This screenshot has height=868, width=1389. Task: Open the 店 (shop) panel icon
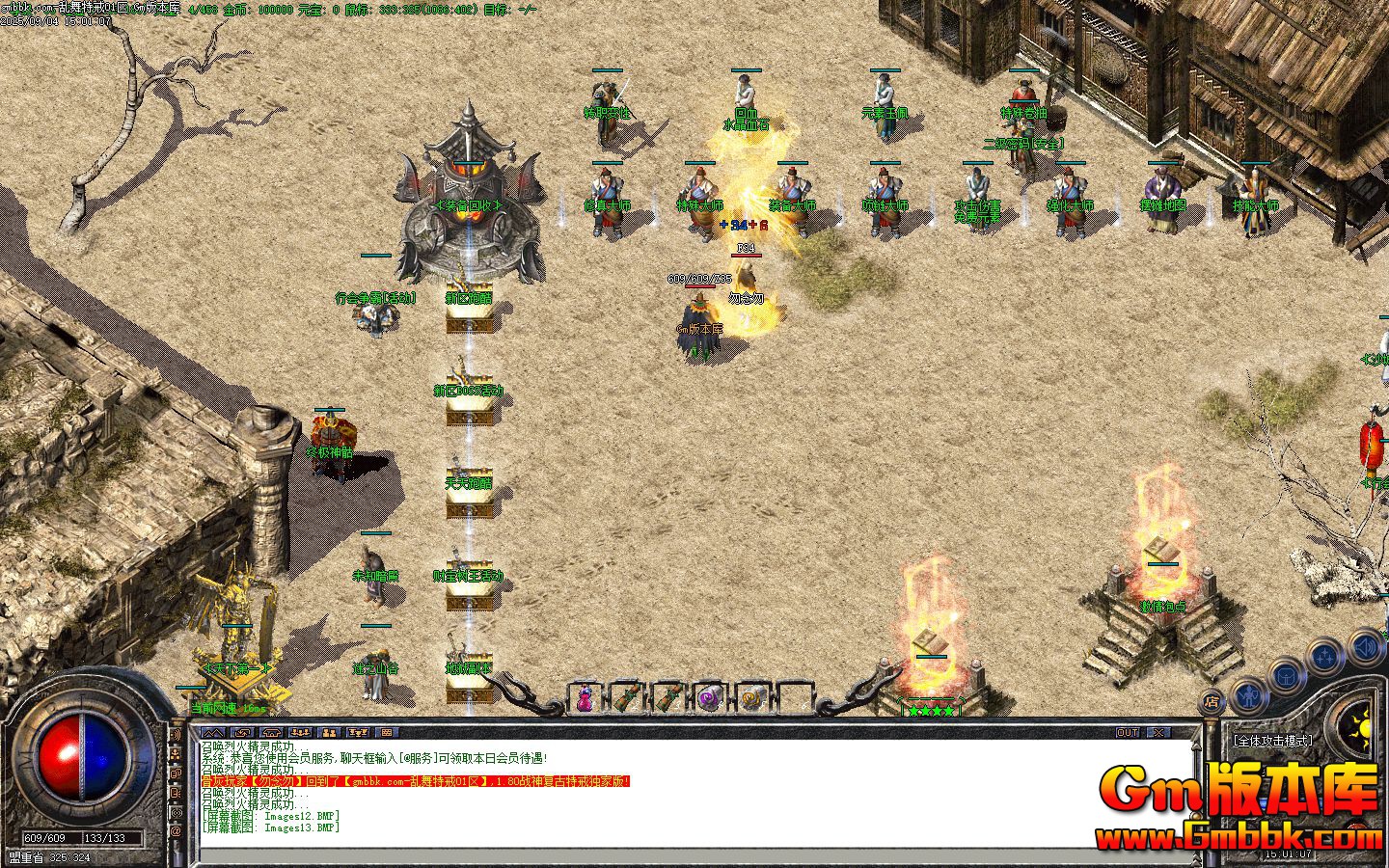(x=1212, y=701)
